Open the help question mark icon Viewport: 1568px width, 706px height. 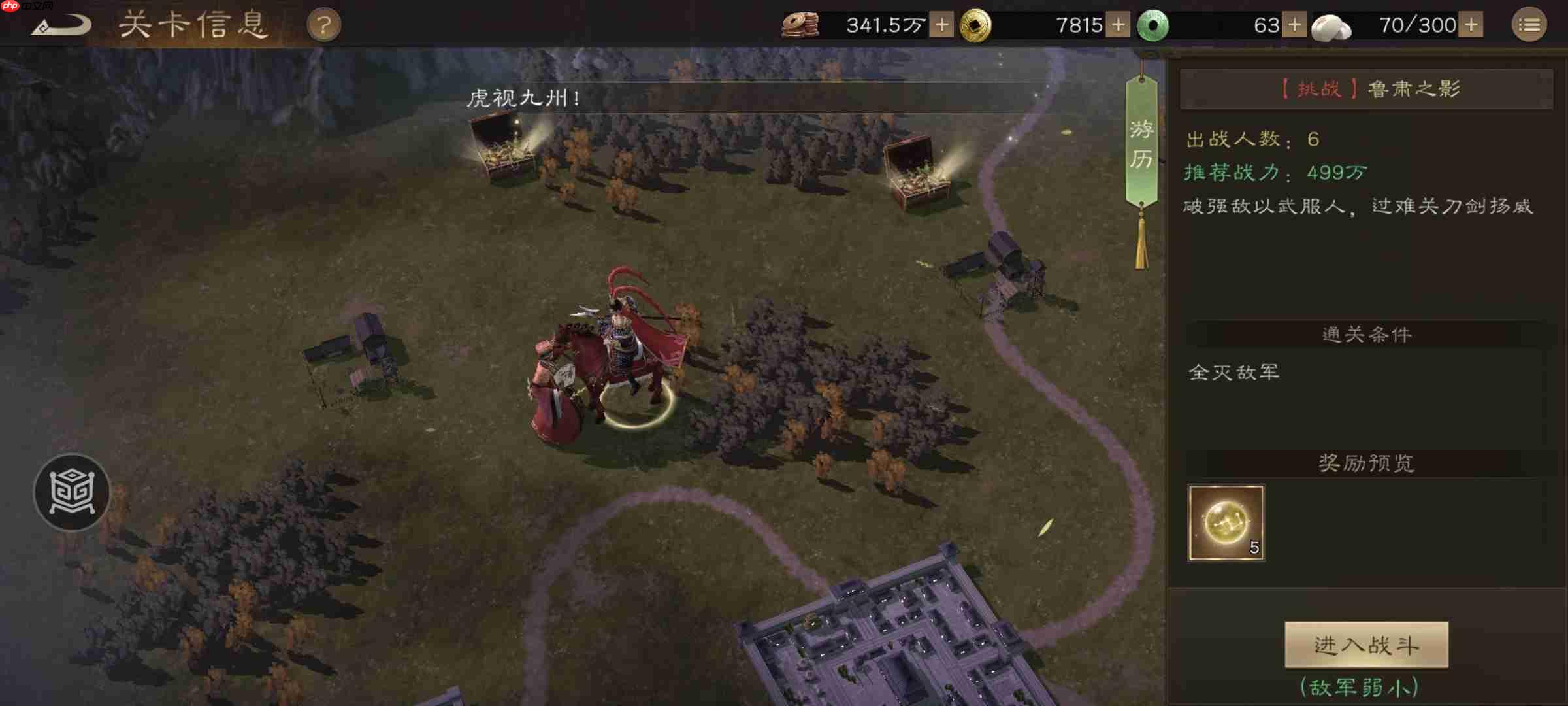point(323,23)
